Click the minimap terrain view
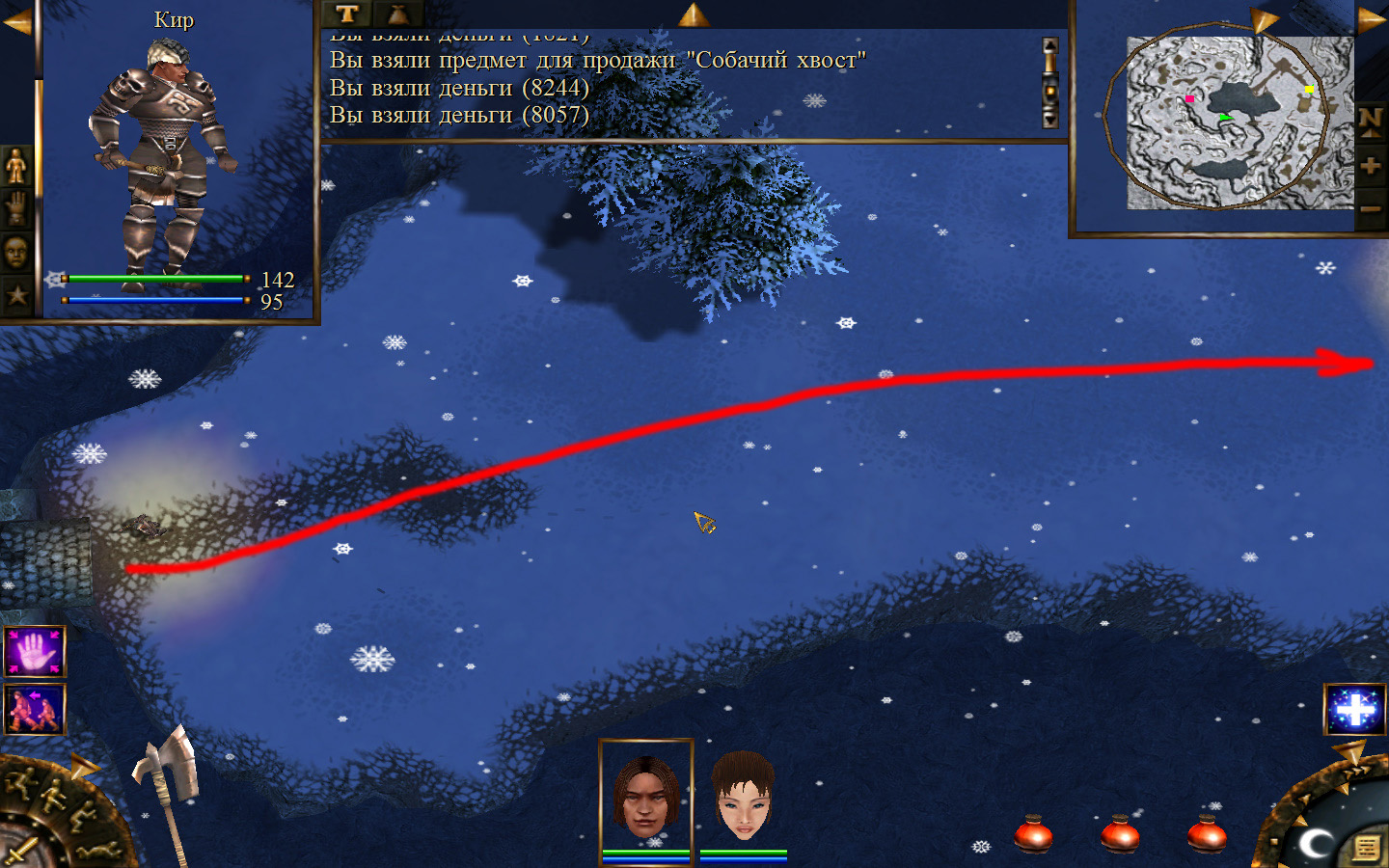This screenshot has width=1389, height=868. 1239,122
